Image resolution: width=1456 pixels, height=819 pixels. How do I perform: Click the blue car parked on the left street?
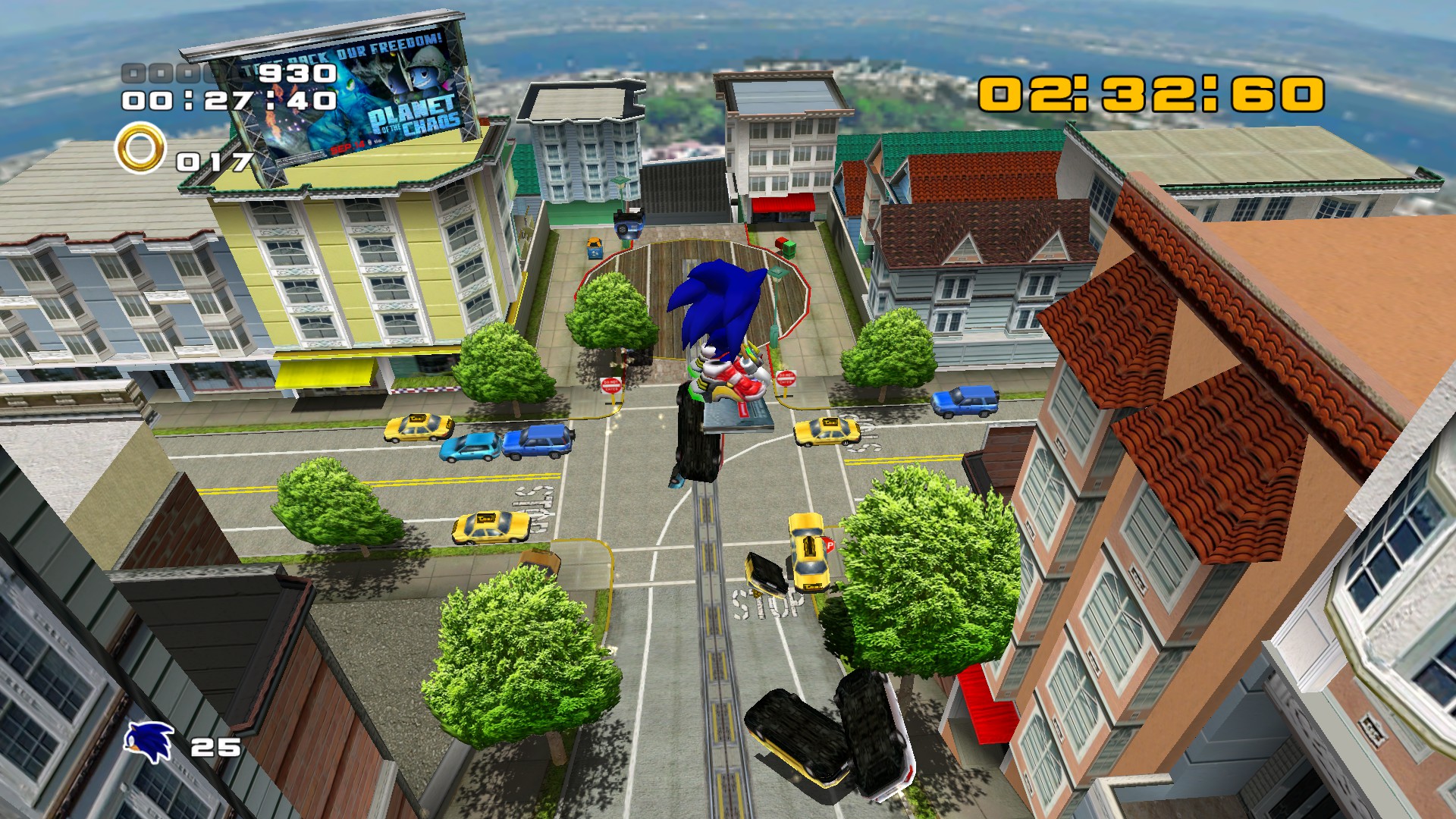tap(539, 444)
